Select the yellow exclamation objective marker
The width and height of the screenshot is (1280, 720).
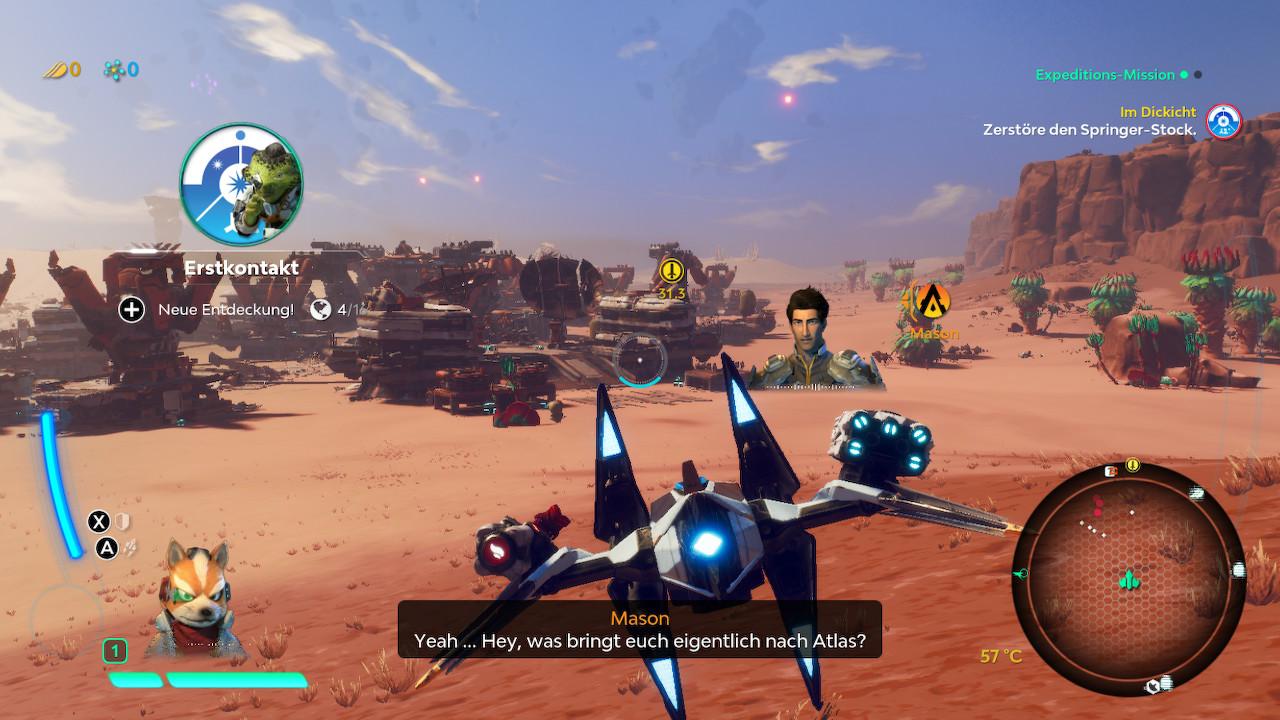pos(672,270)
